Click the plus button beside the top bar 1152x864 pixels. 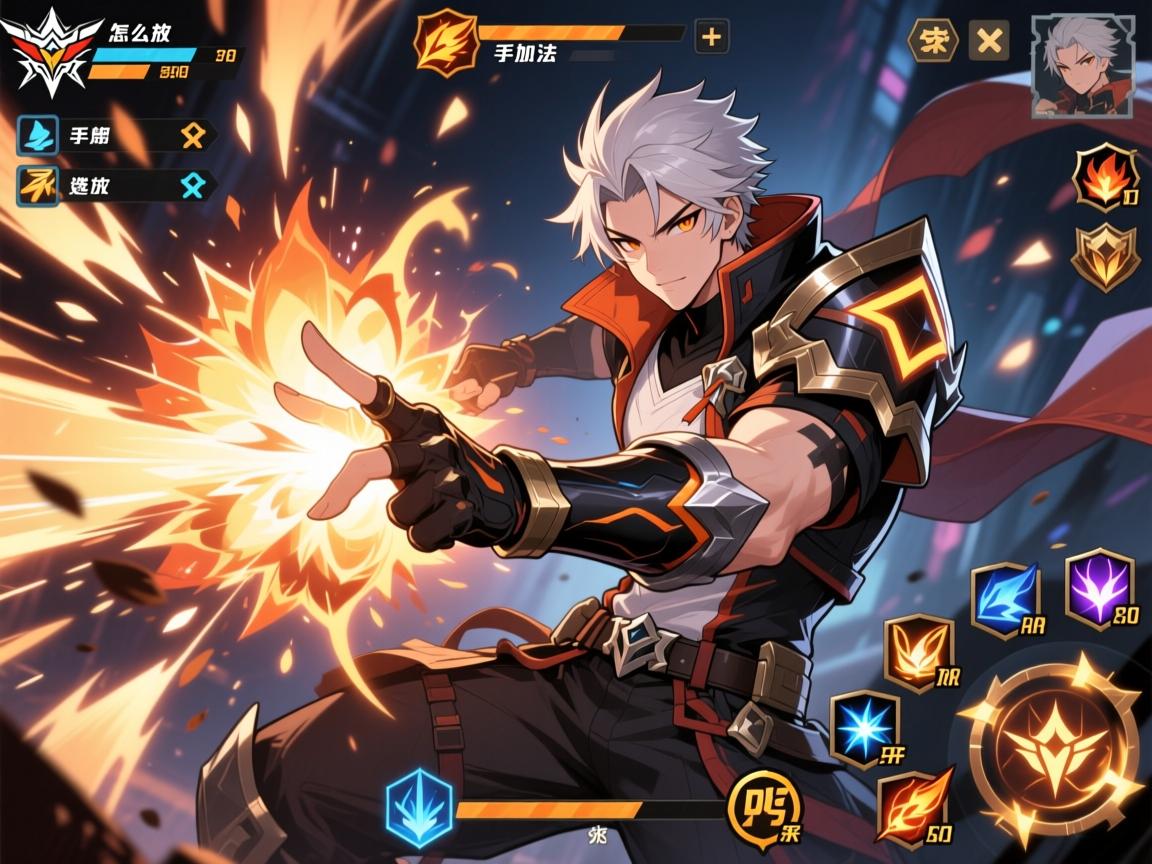711,38
